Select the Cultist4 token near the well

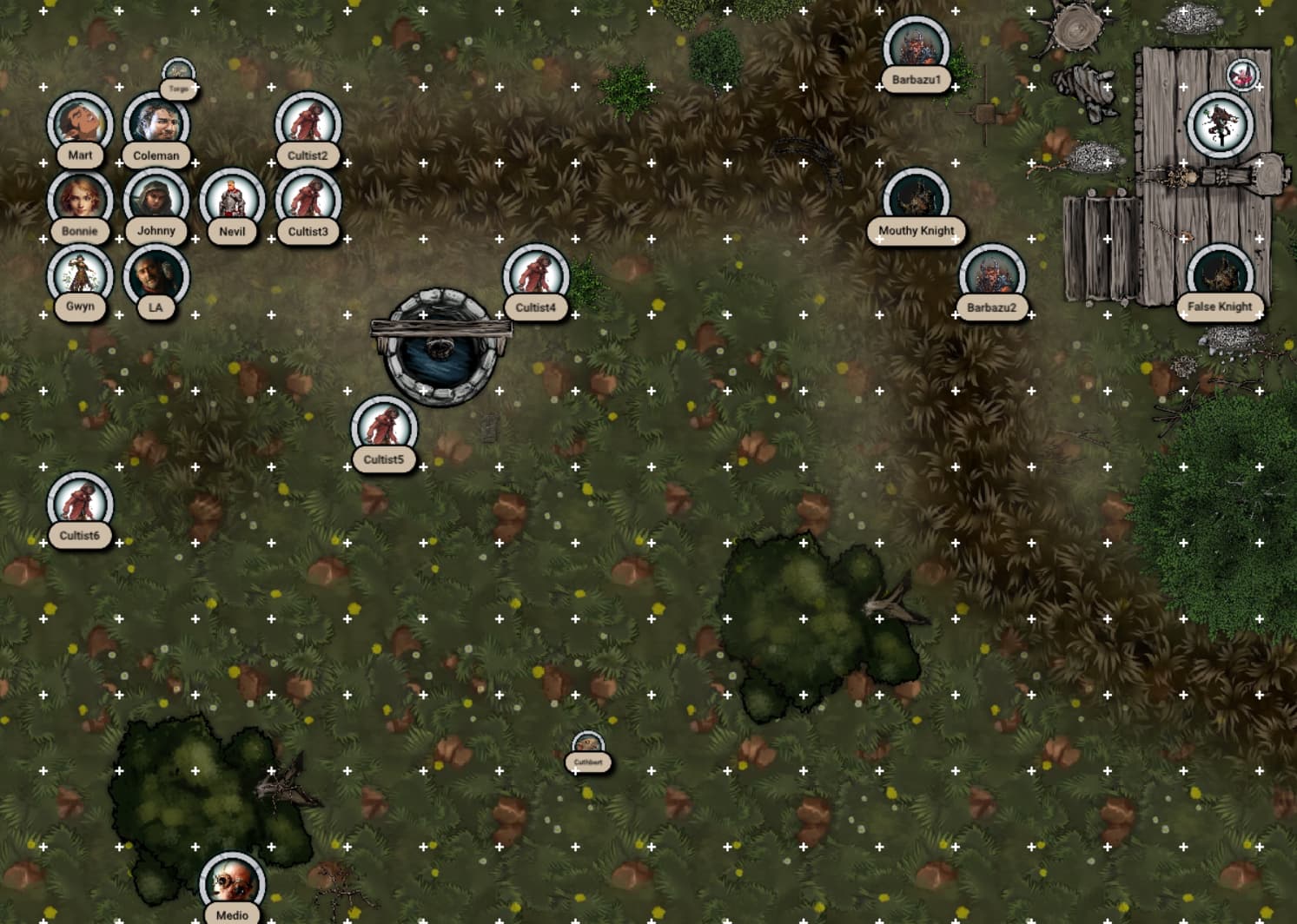pos(536,276)
